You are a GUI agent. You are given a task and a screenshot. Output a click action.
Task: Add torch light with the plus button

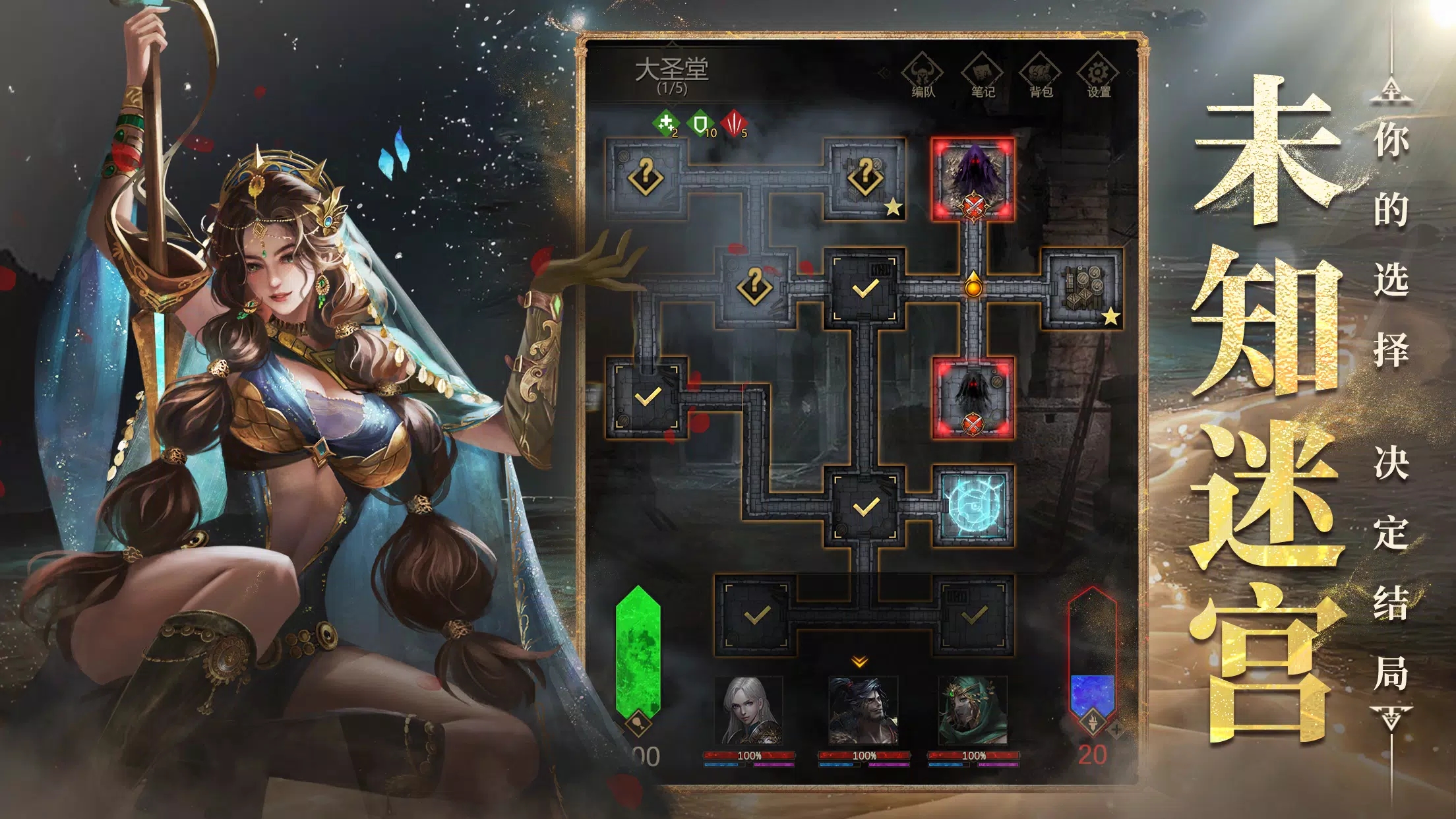(x=1116, y=729)
